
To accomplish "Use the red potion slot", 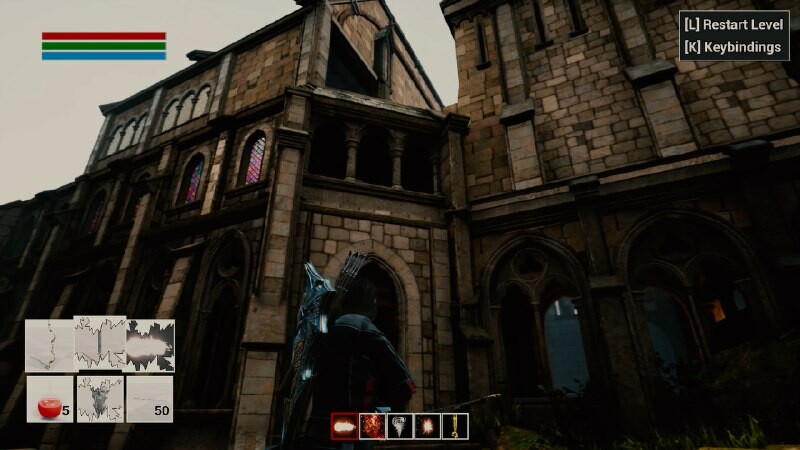I will 49,398.
